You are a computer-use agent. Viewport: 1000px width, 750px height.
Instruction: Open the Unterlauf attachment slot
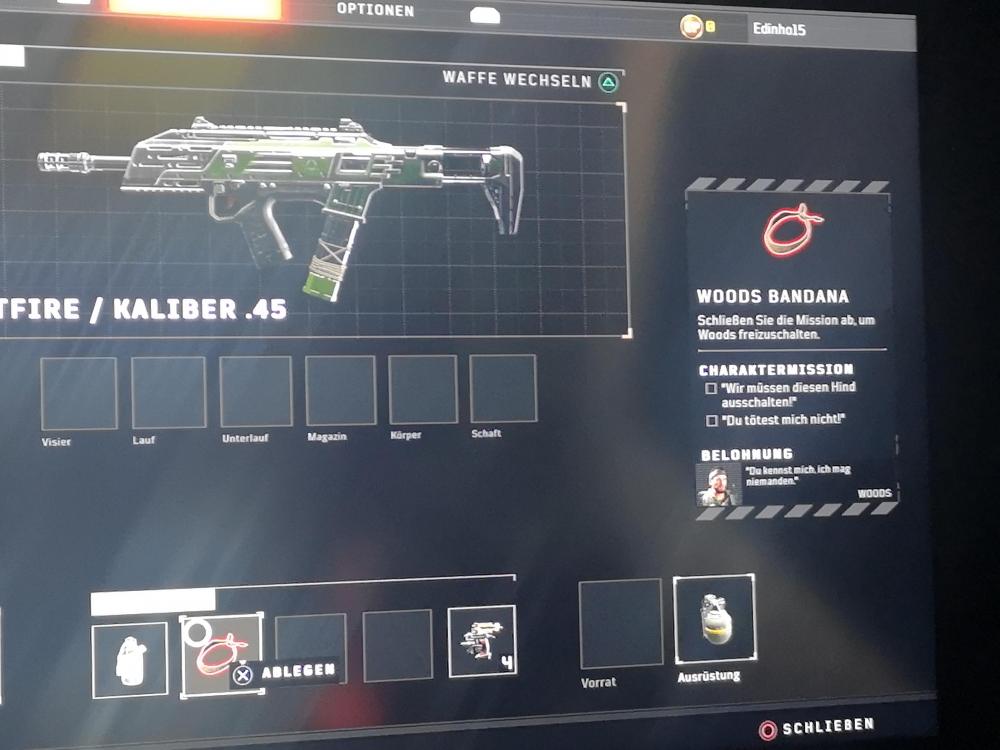(256, 392)
